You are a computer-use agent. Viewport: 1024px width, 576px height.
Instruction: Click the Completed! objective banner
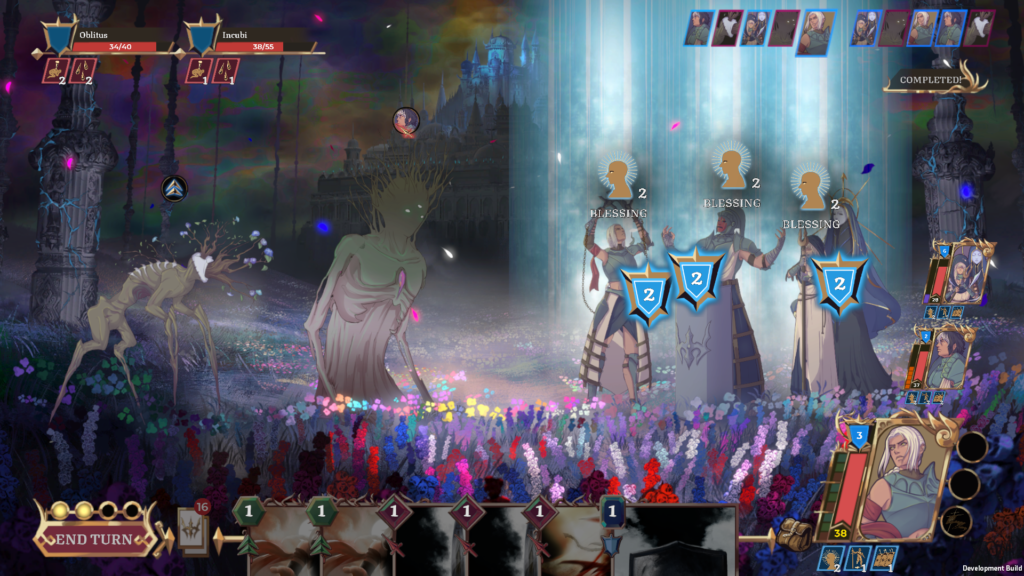click(932, 81)
